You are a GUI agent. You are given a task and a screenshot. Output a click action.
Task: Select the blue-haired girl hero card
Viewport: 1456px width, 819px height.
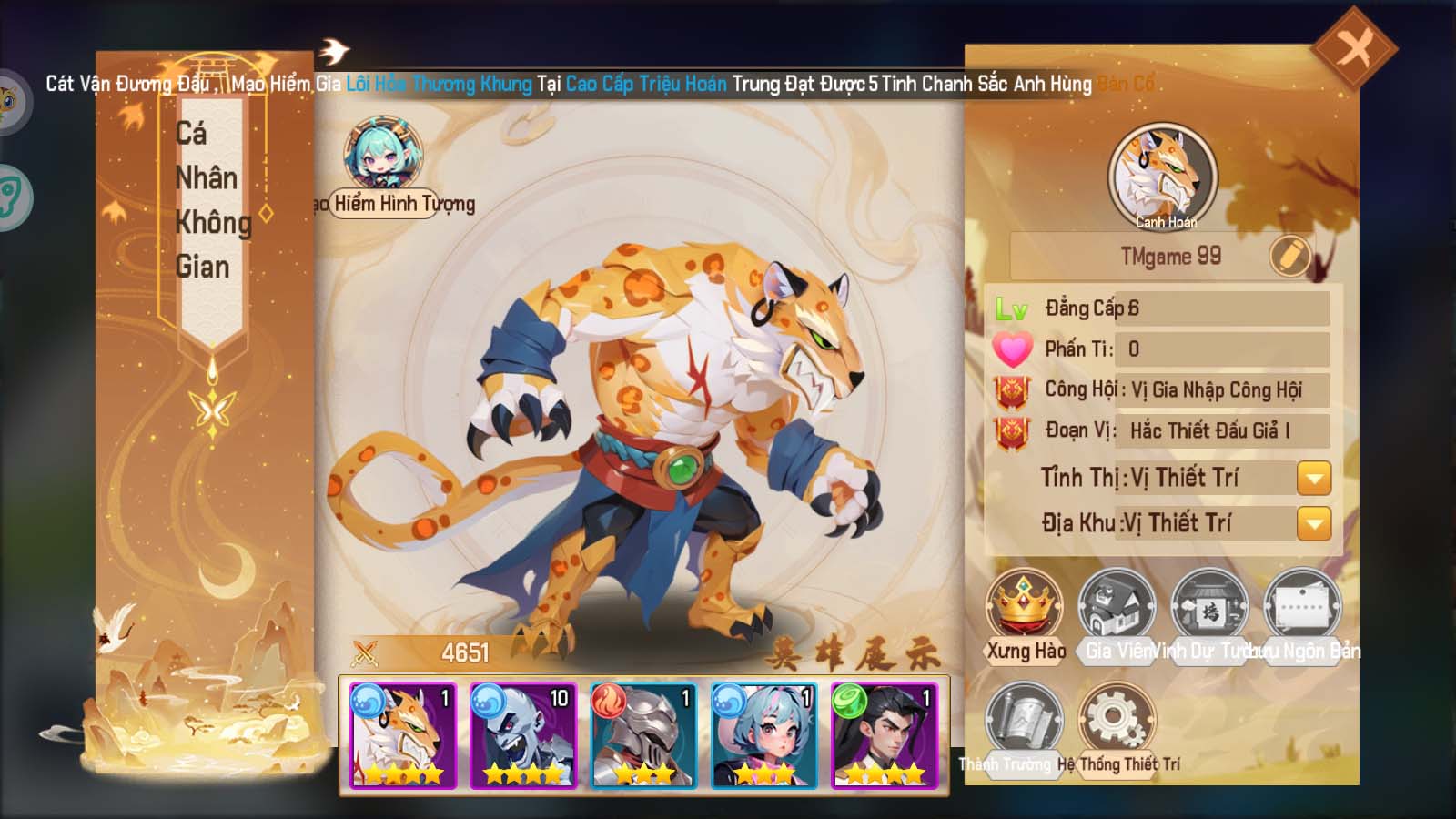tap(763, 735)
